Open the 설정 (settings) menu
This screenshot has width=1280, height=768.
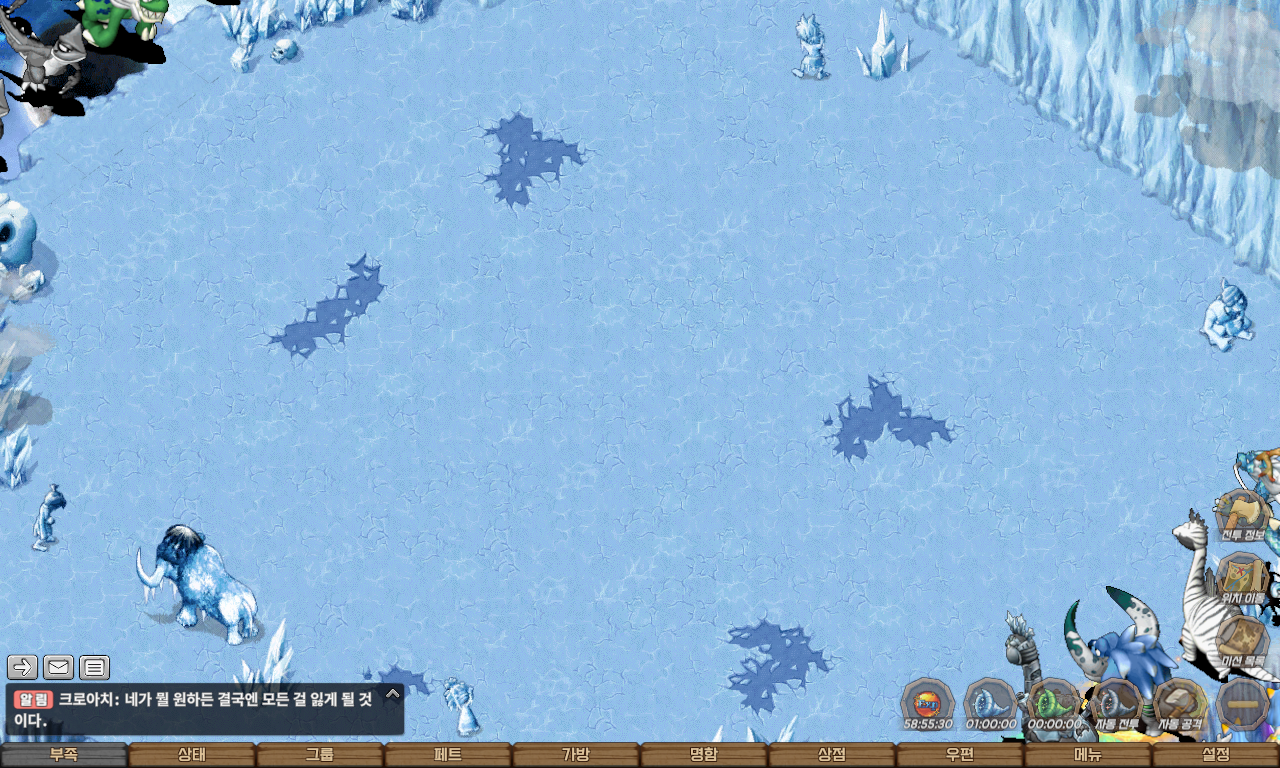(1216, 755)
